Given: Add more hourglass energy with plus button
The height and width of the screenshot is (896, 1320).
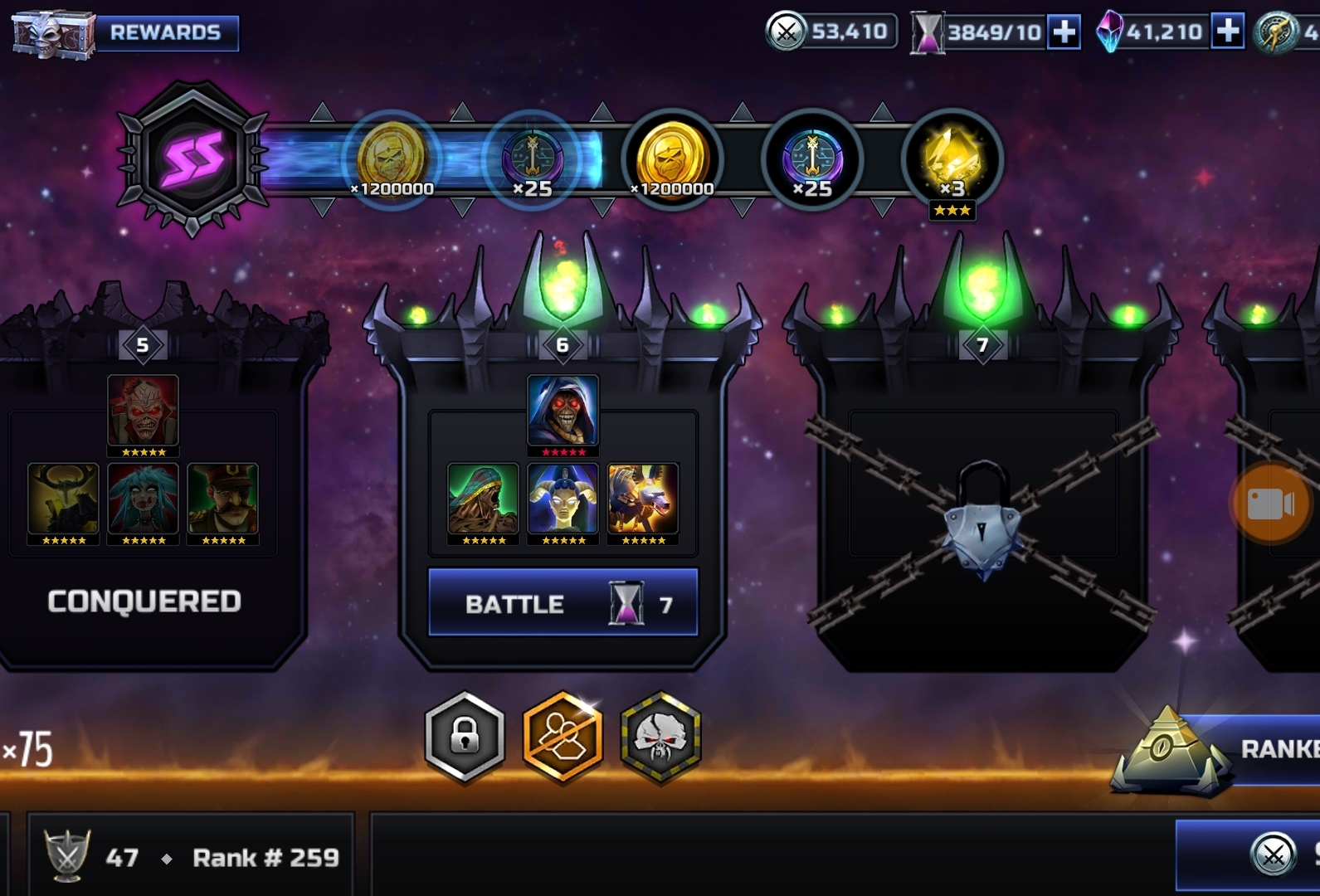Looking at the screenshot, I should (1064, 32).
